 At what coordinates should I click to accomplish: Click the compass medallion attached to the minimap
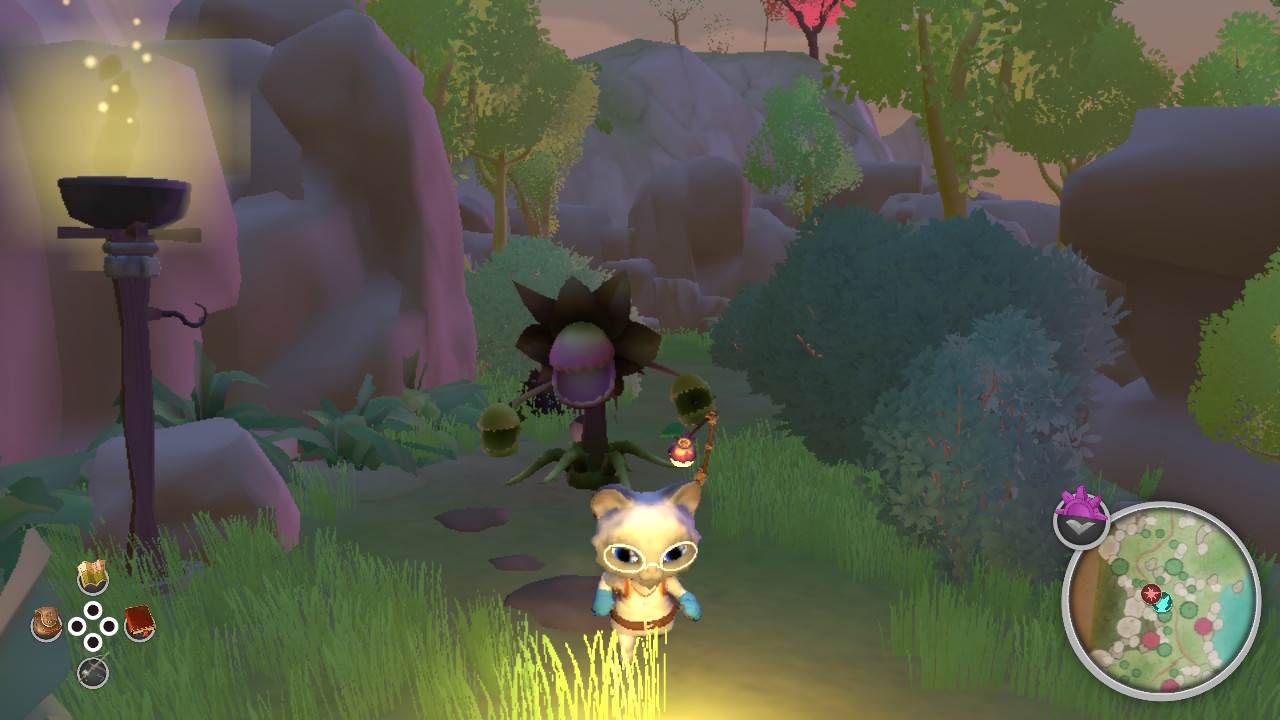[1081, 520]
